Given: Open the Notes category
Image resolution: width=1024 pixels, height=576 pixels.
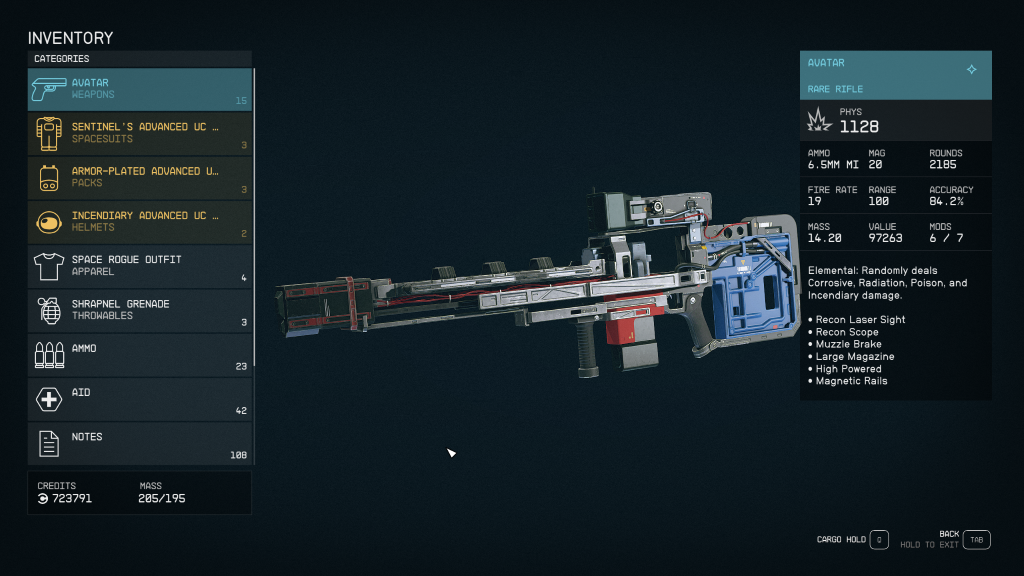Looking at the screenshot, I should (140, 443).
